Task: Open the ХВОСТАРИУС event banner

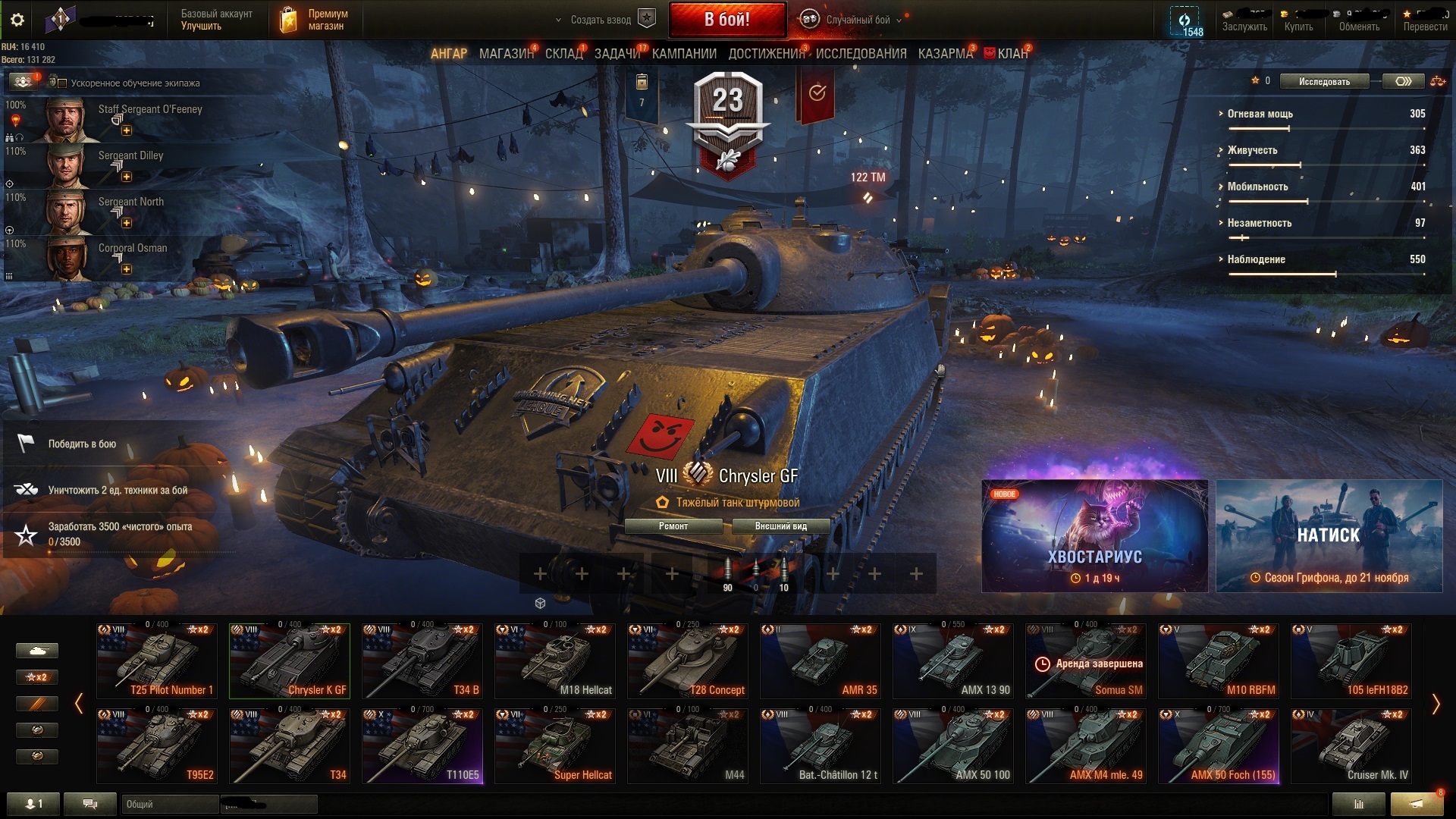Action: click(x=1094, y=536)
